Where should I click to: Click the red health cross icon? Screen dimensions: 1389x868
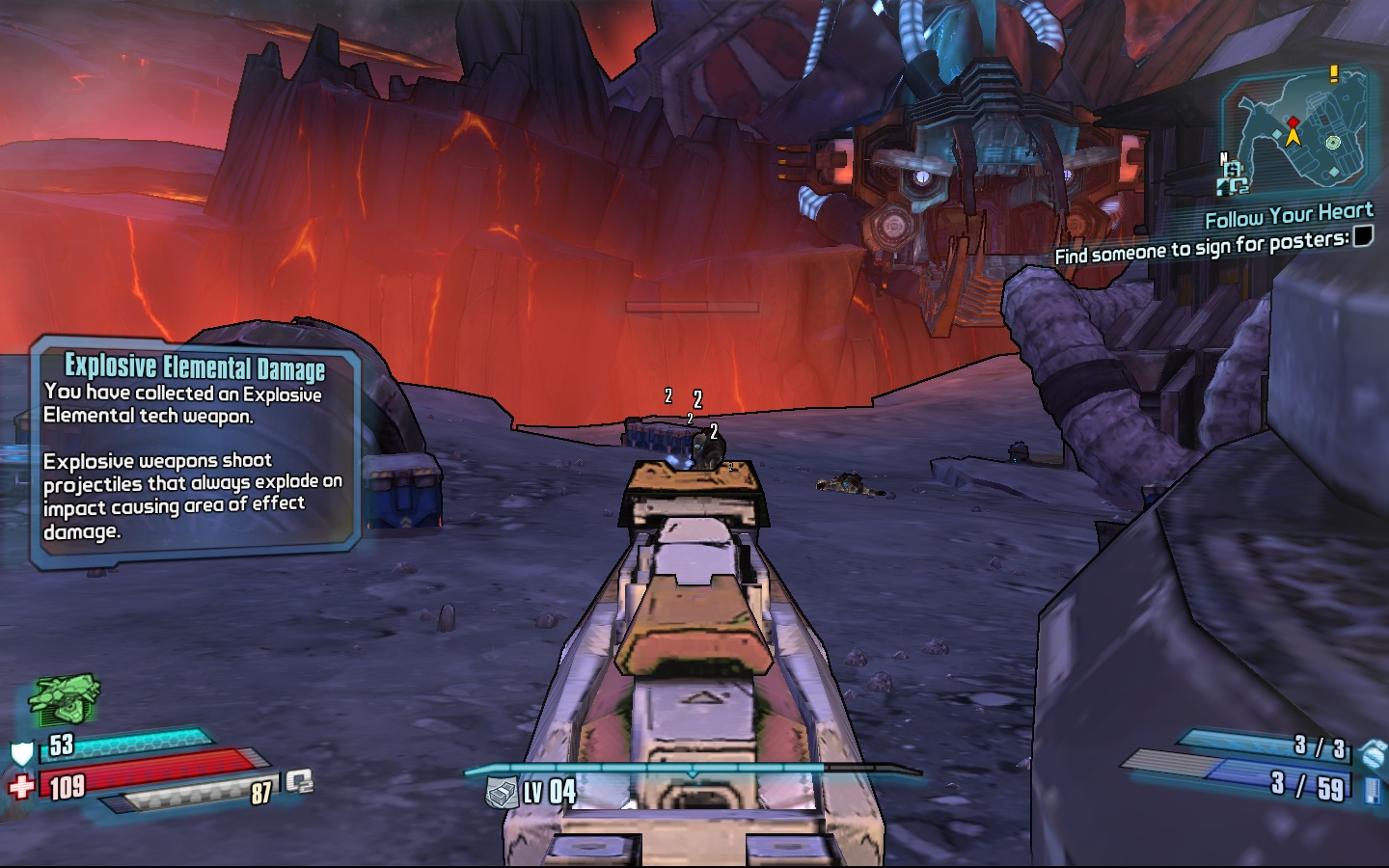(21, 788)
